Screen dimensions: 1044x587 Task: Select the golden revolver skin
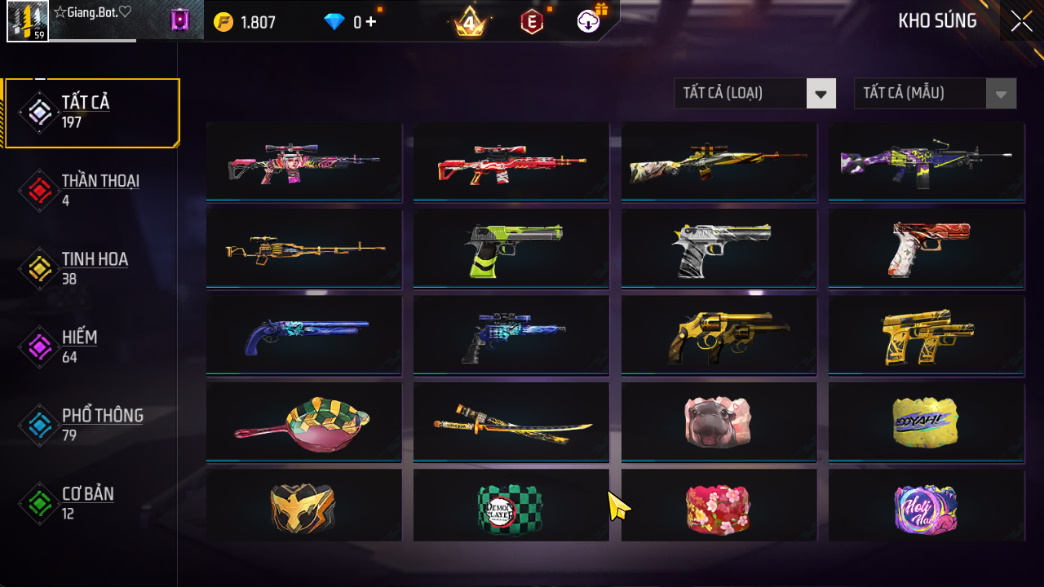[718, 334]
